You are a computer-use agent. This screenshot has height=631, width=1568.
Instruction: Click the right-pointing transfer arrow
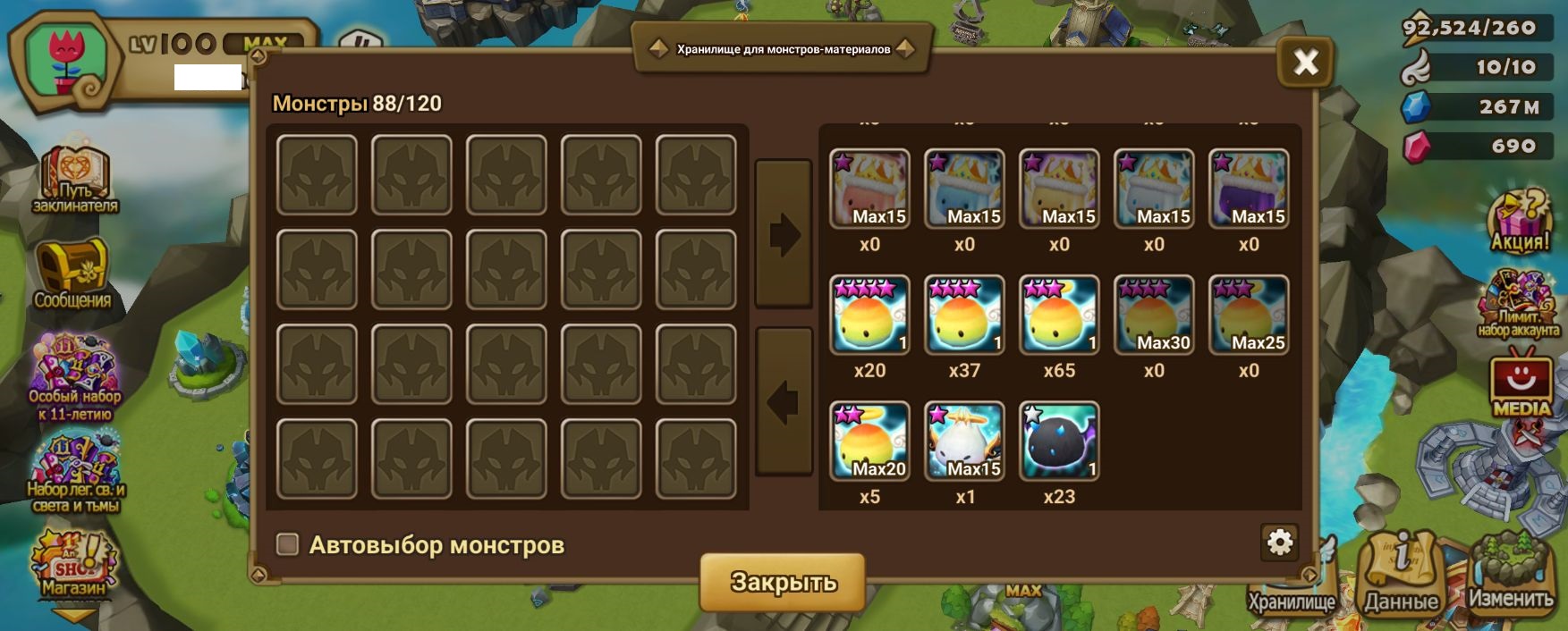click(784, 235)
